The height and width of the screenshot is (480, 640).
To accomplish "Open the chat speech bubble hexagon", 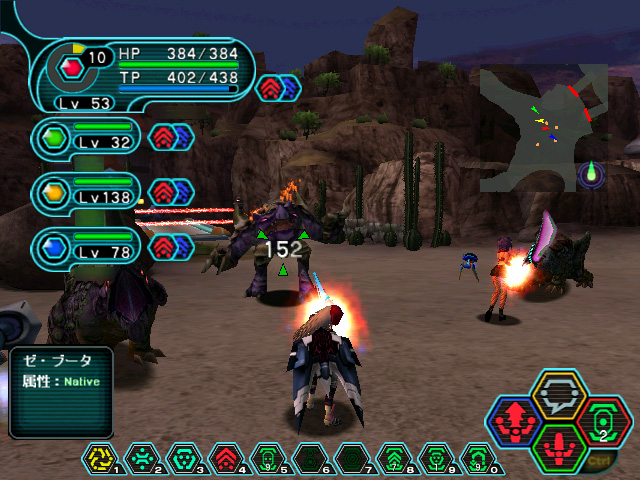I will 557,396.
